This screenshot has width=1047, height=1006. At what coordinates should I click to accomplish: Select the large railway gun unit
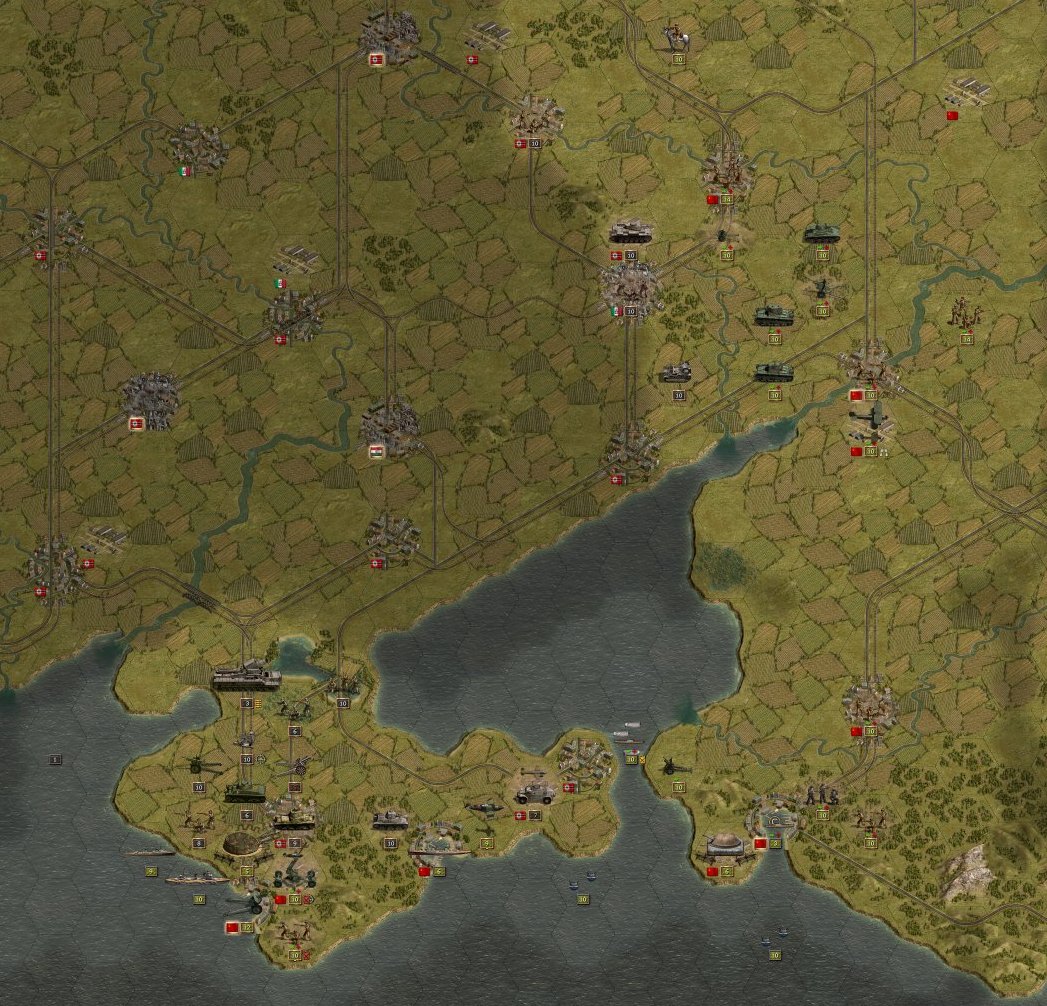246,677
